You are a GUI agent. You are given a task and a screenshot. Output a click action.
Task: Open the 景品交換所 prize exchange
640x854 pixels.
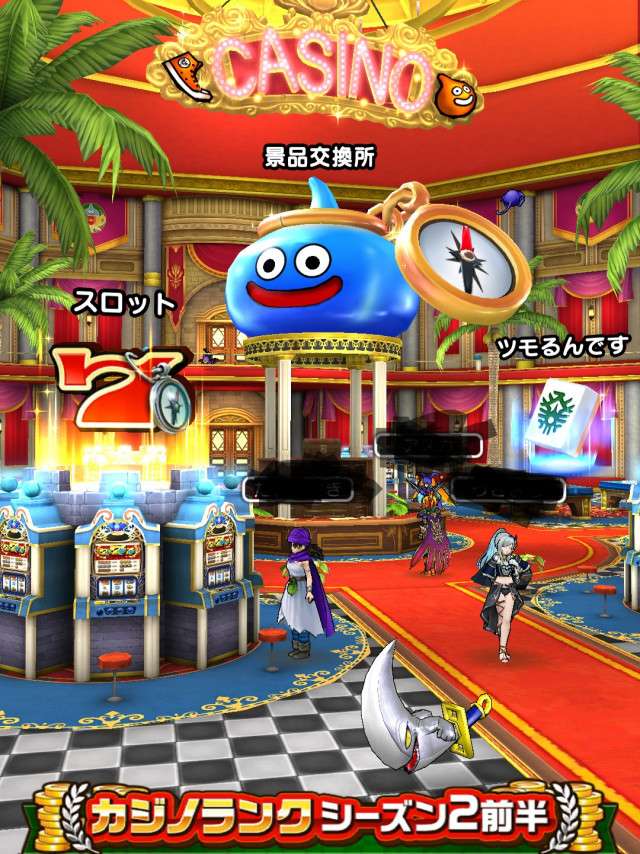[319, 157]
